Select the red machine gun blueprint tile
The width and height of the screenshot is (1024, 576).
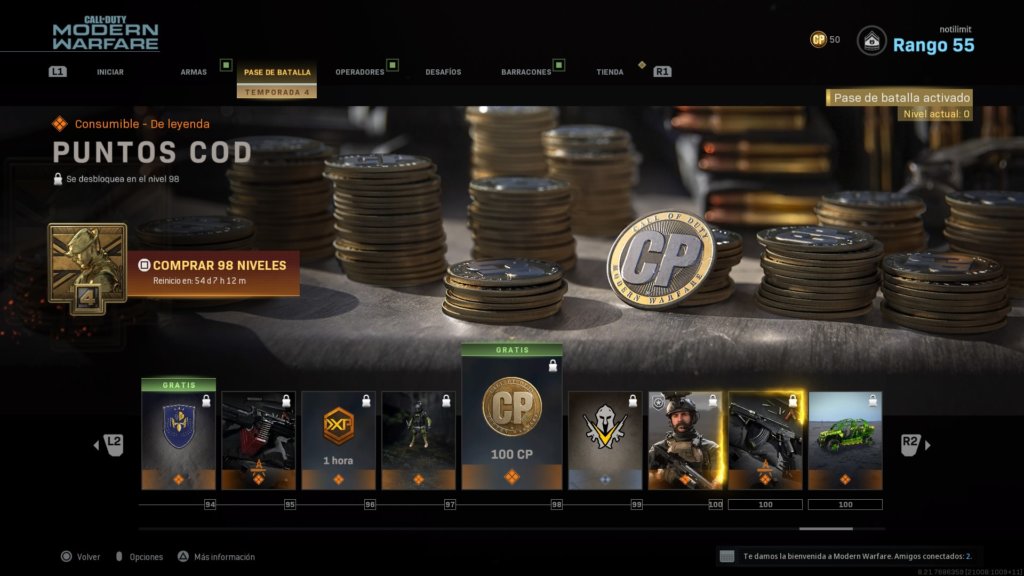(x=258, y=438)
